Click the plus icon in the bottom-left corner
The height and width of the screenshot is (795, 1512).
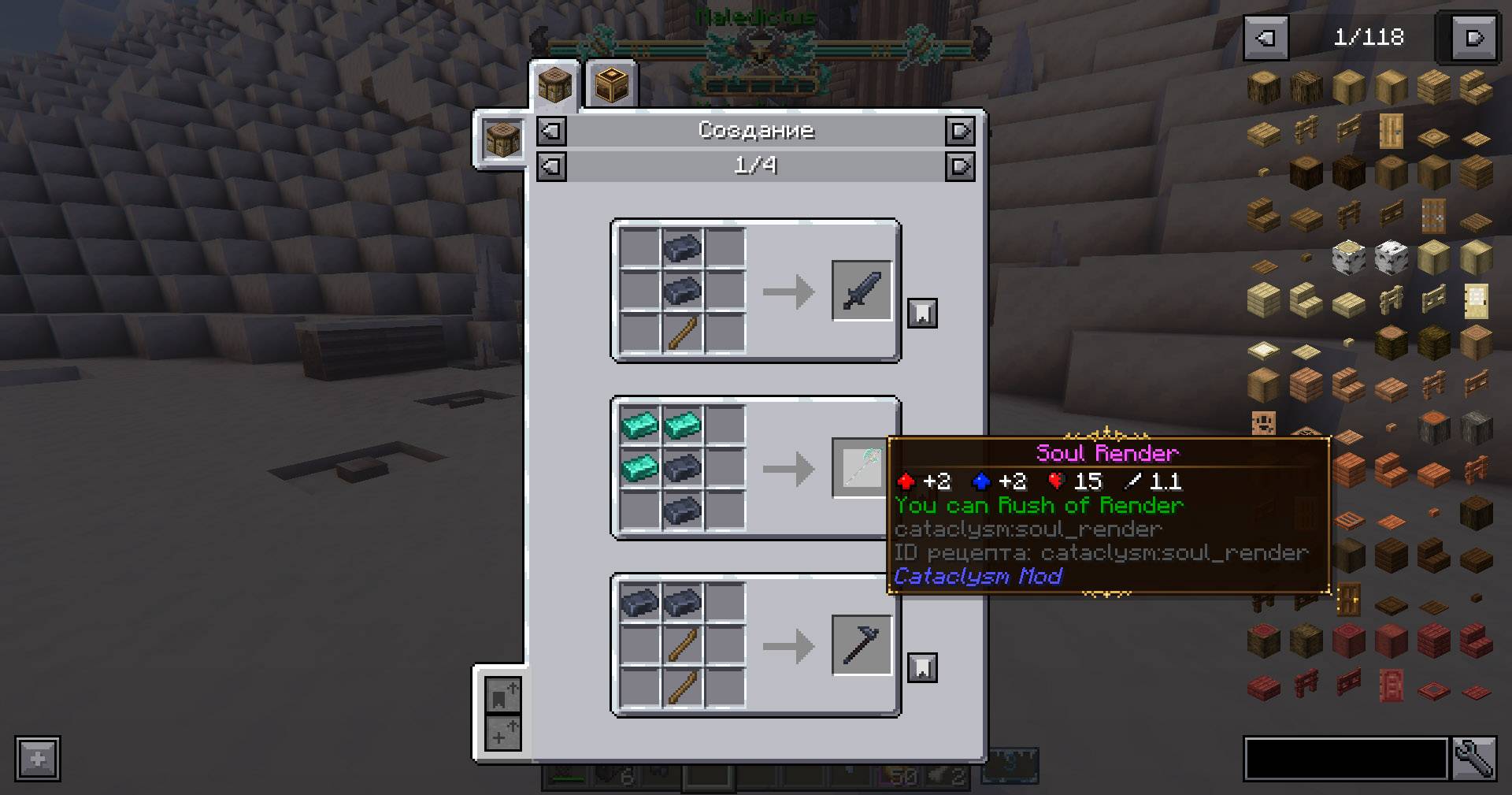[x=36, y=760]
